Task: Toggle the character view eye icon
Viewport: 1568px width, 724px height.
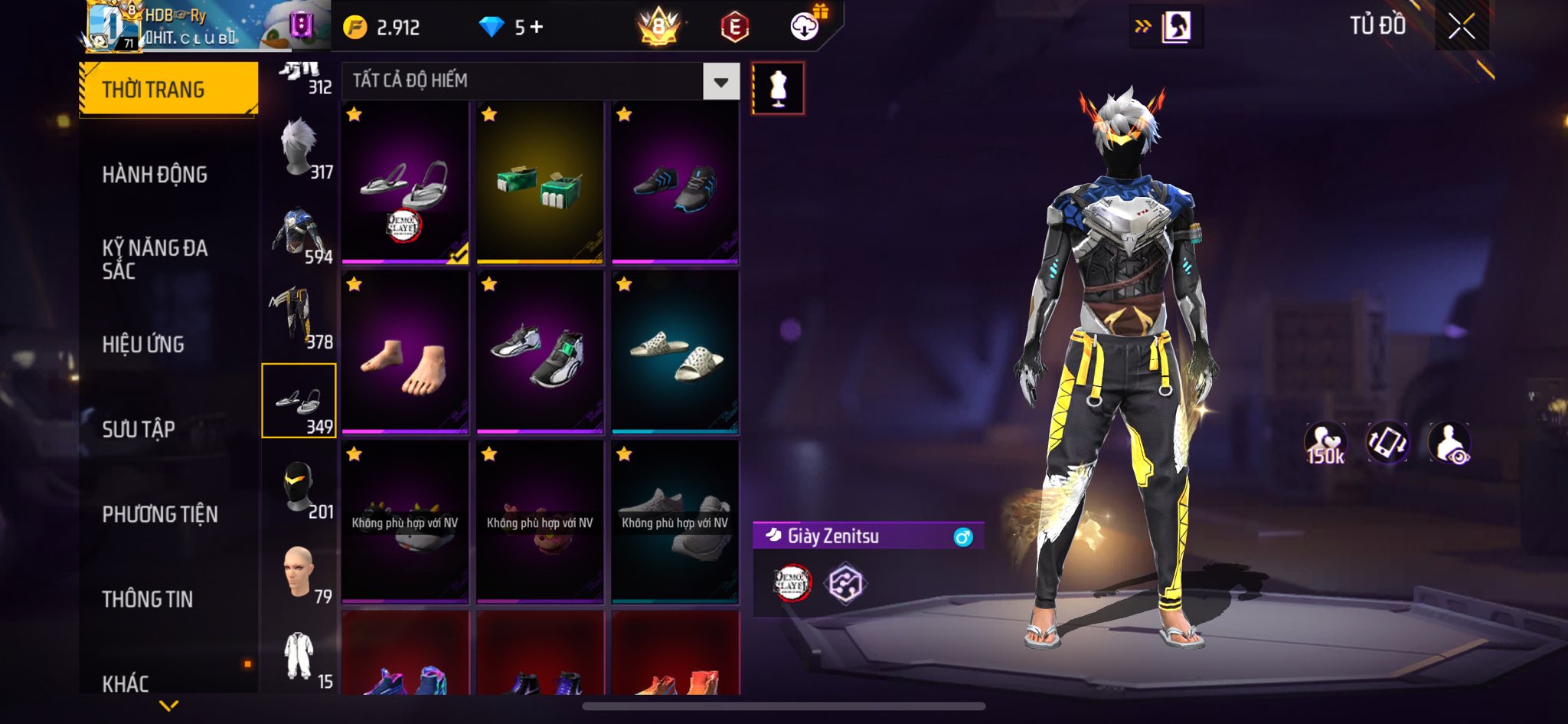Action: 1449,443
